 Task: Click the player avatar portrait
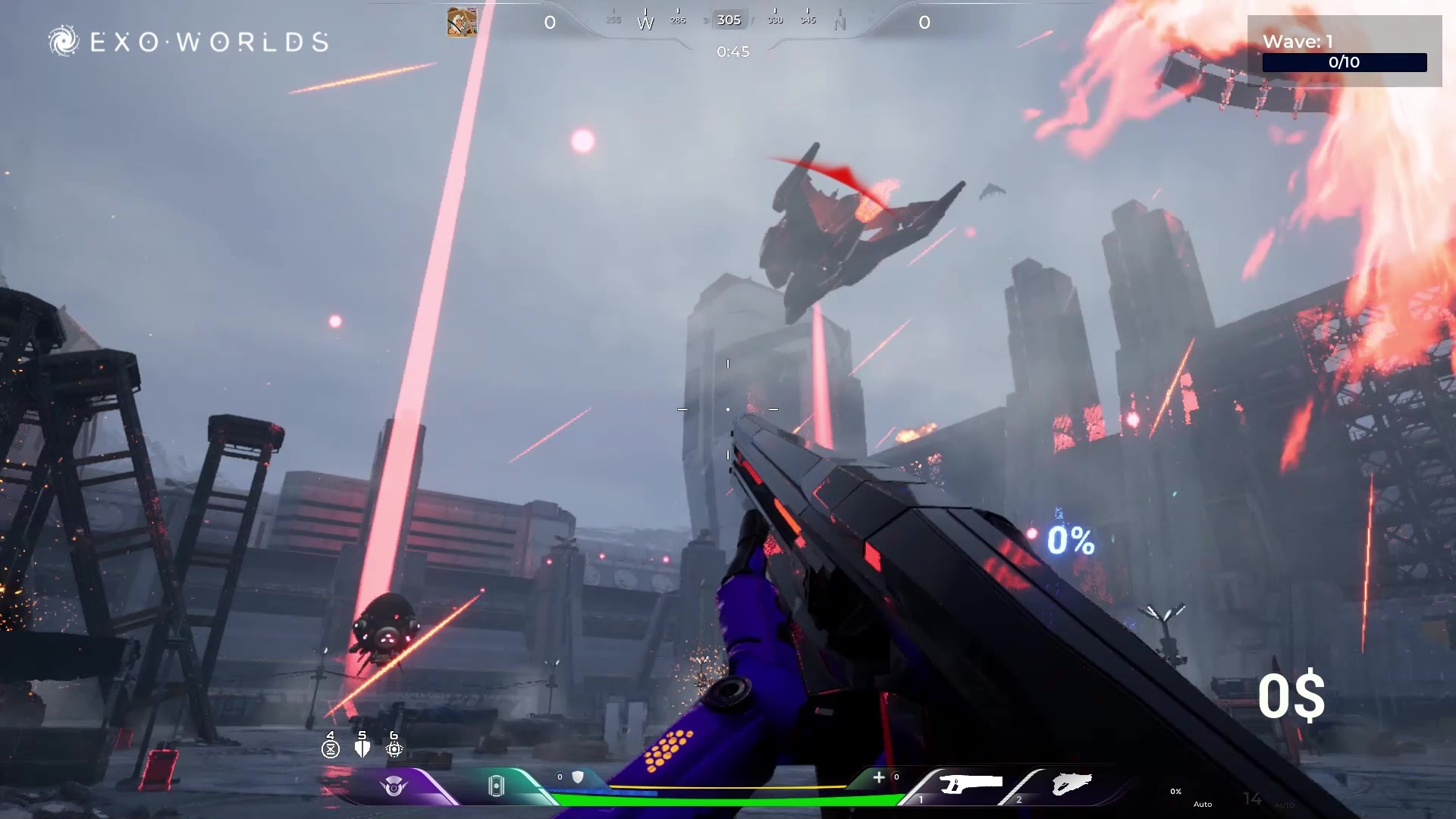coord(462,22)
